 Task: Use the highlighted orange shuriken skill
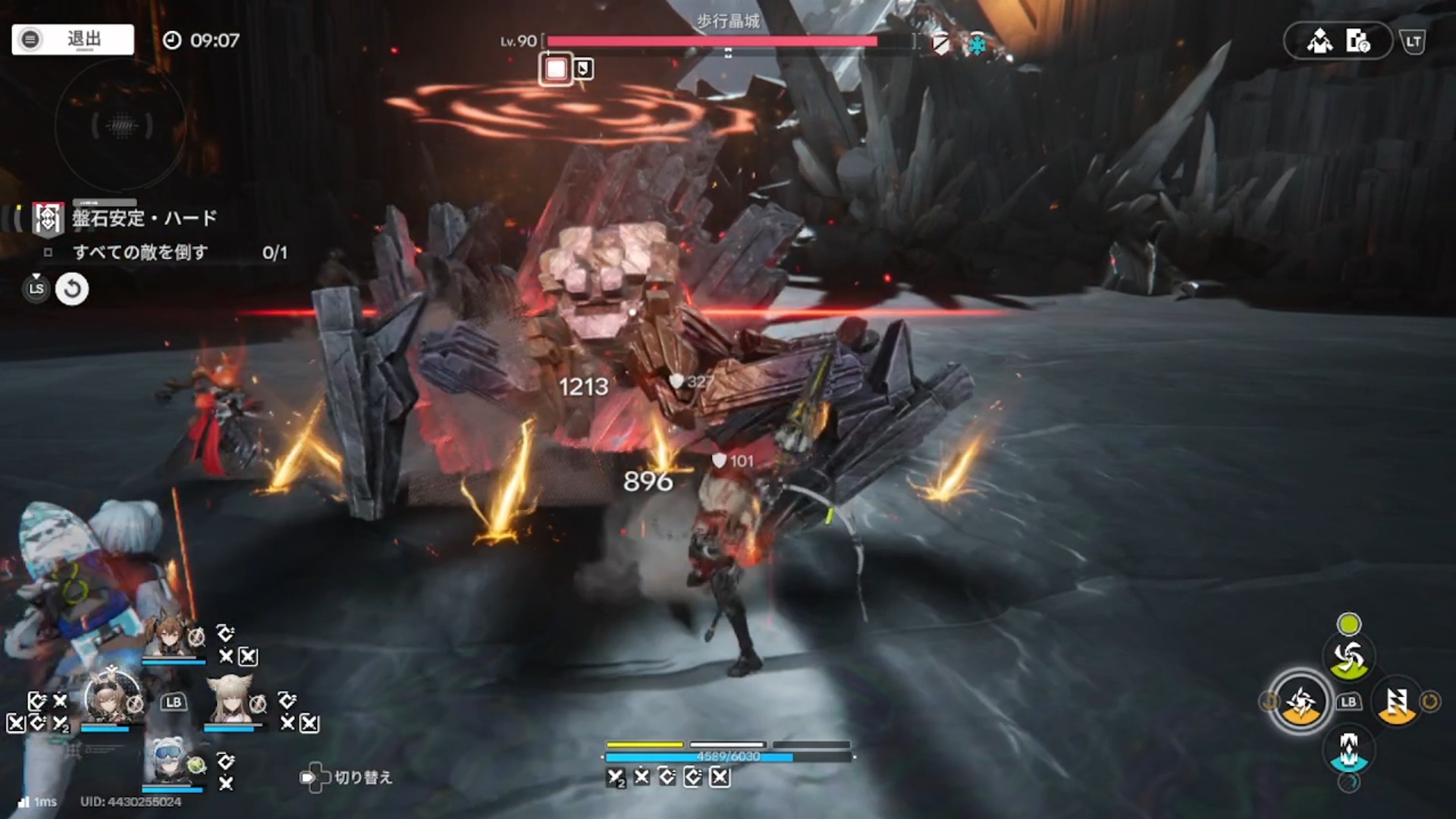pyautogui.click(x=1301, y=702)
